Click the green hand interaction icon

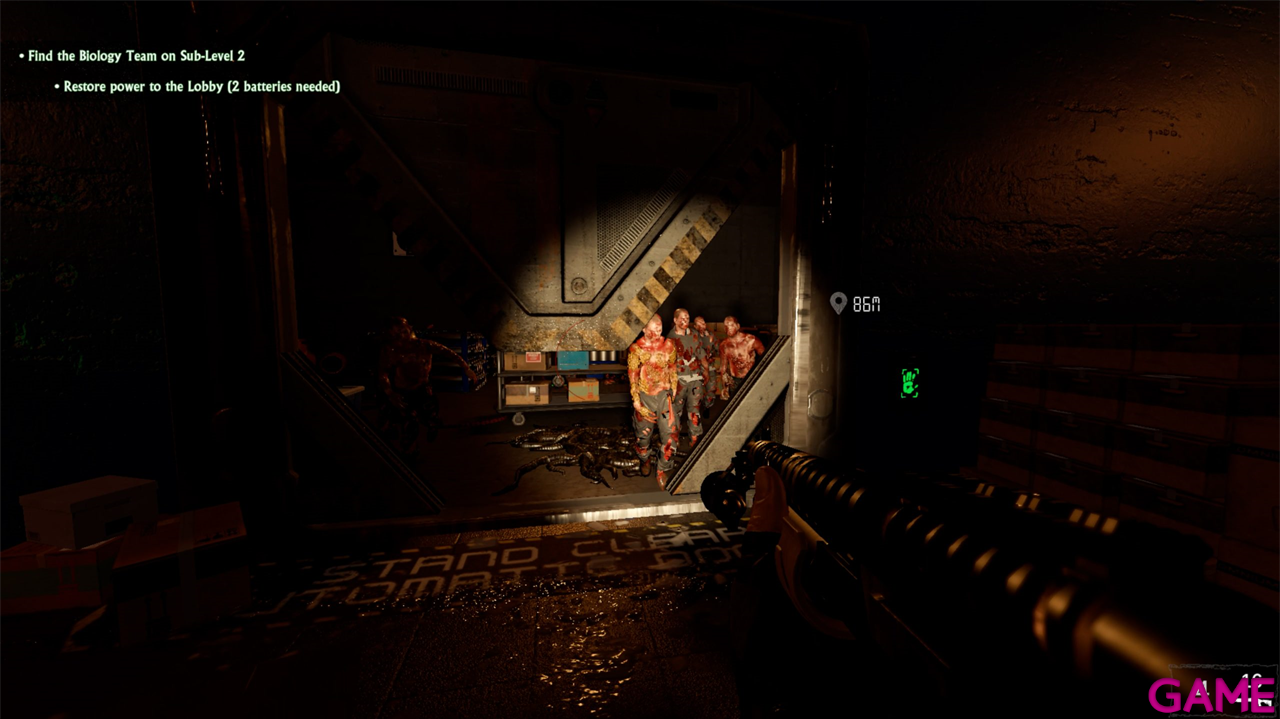click(909, 382)
